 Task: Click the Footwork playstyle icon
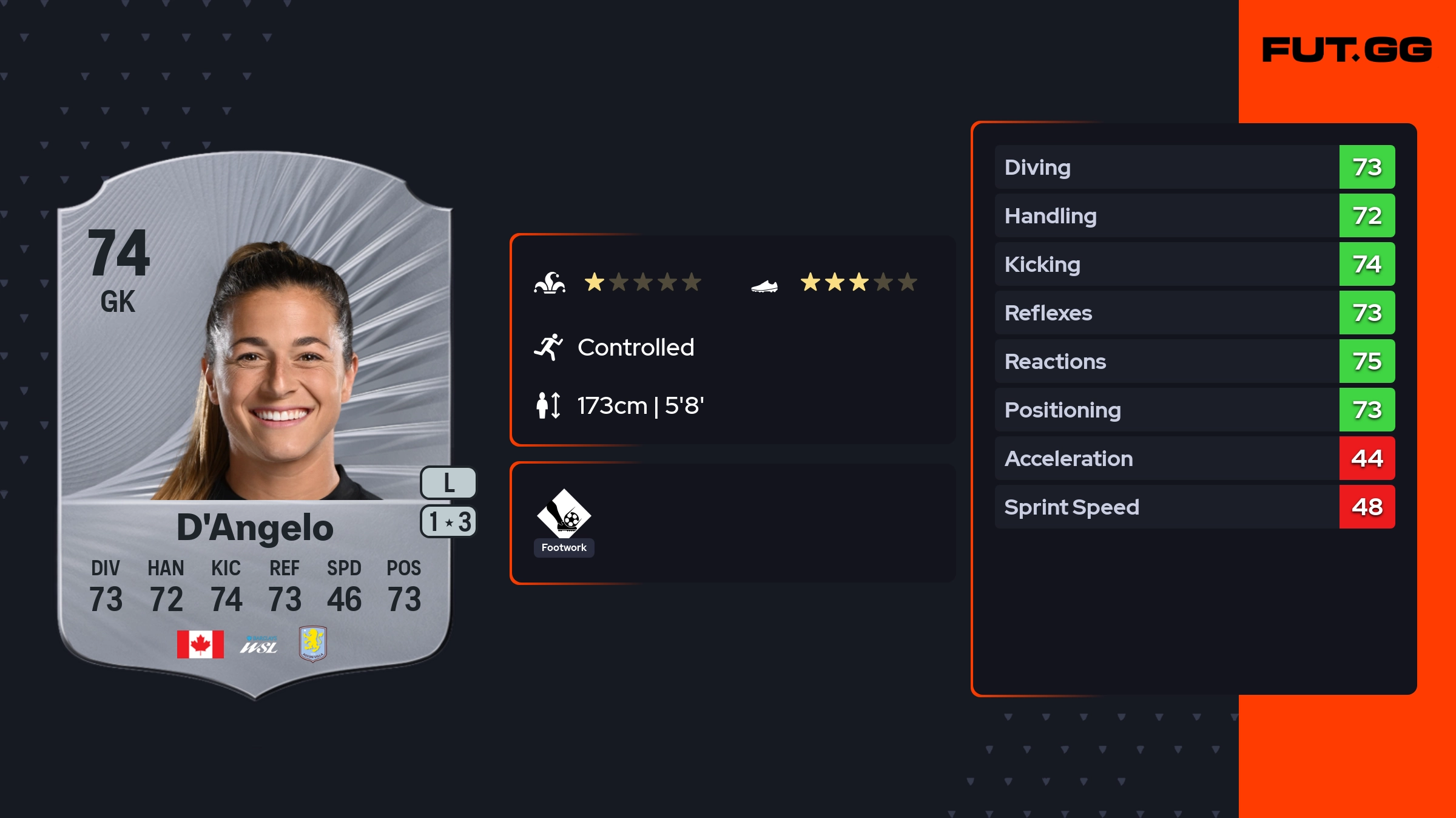click(564, 513)
